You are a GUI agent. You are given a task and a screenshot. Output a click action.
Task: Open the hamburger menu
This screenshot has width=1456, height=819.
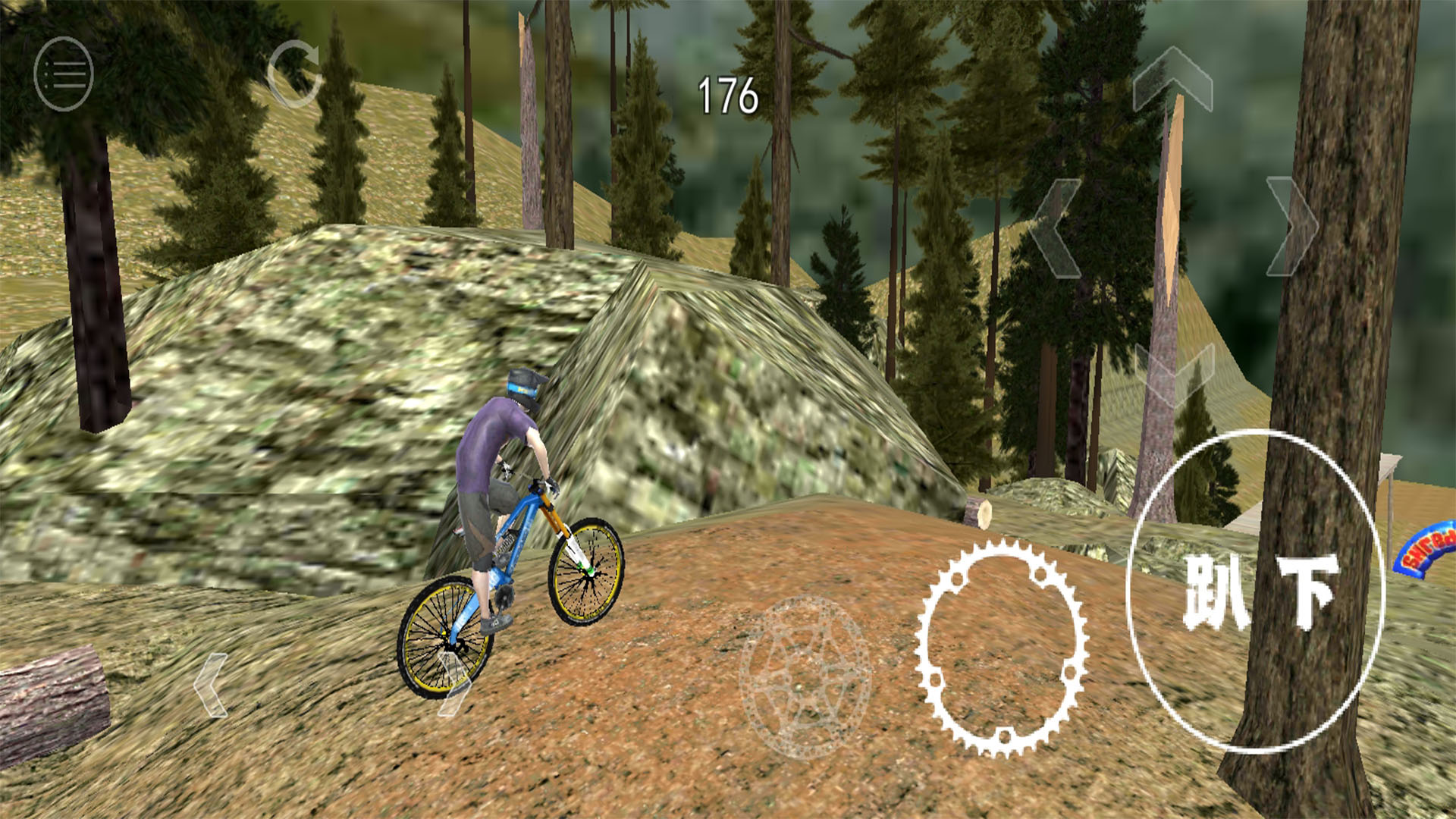[x=64, y=74]
